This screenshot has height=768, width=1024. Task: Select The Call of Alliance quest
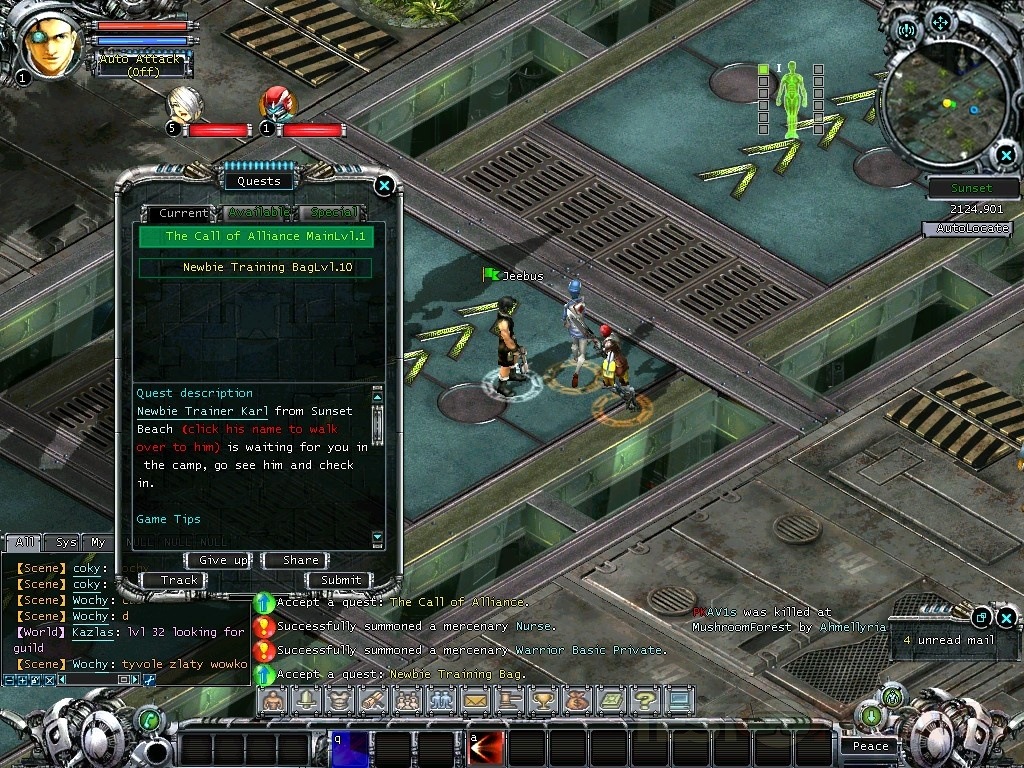(255, 237)
